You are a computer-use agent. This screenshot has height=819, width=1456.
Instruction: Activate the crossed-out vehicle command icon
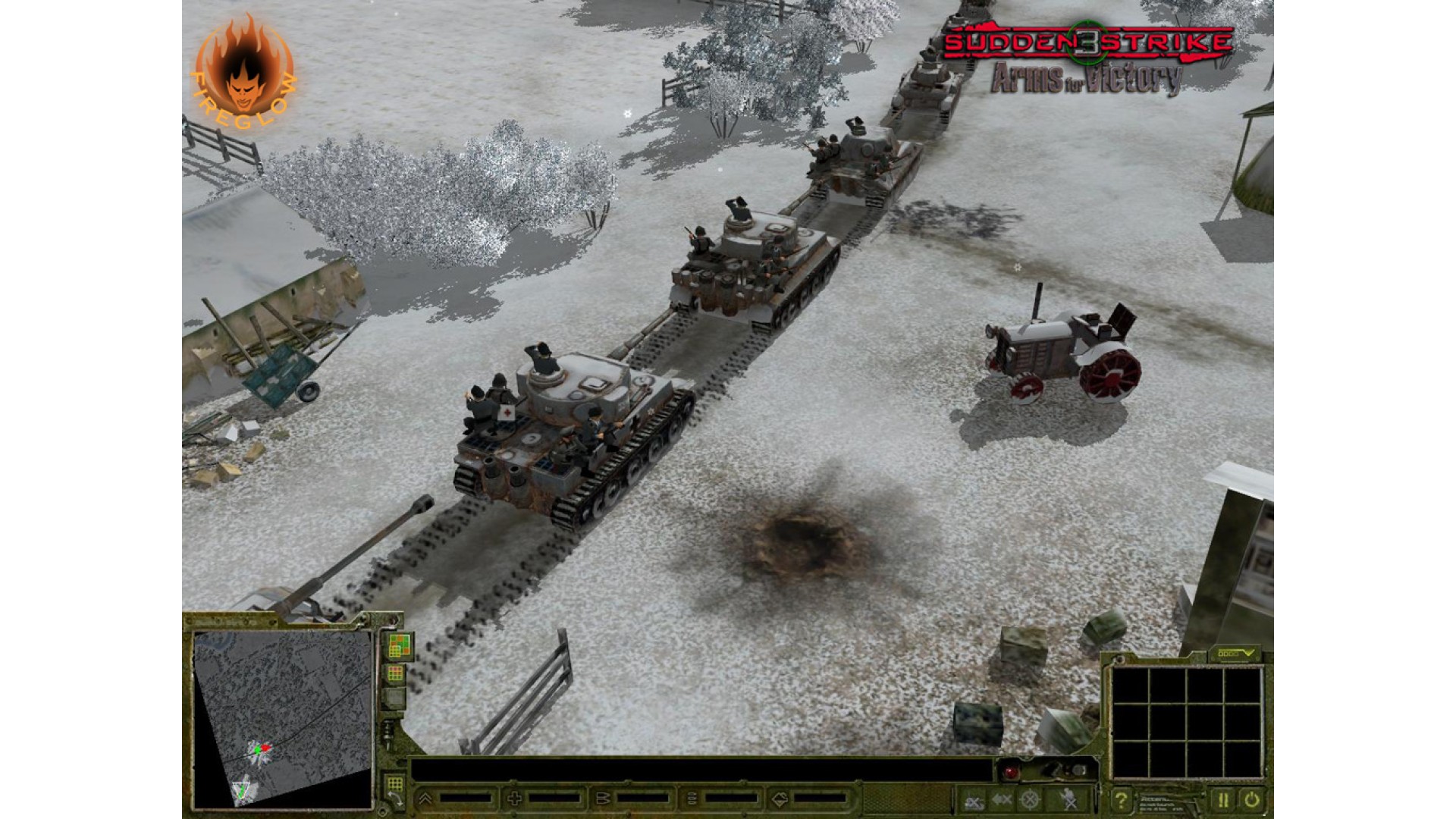[974, 799]
